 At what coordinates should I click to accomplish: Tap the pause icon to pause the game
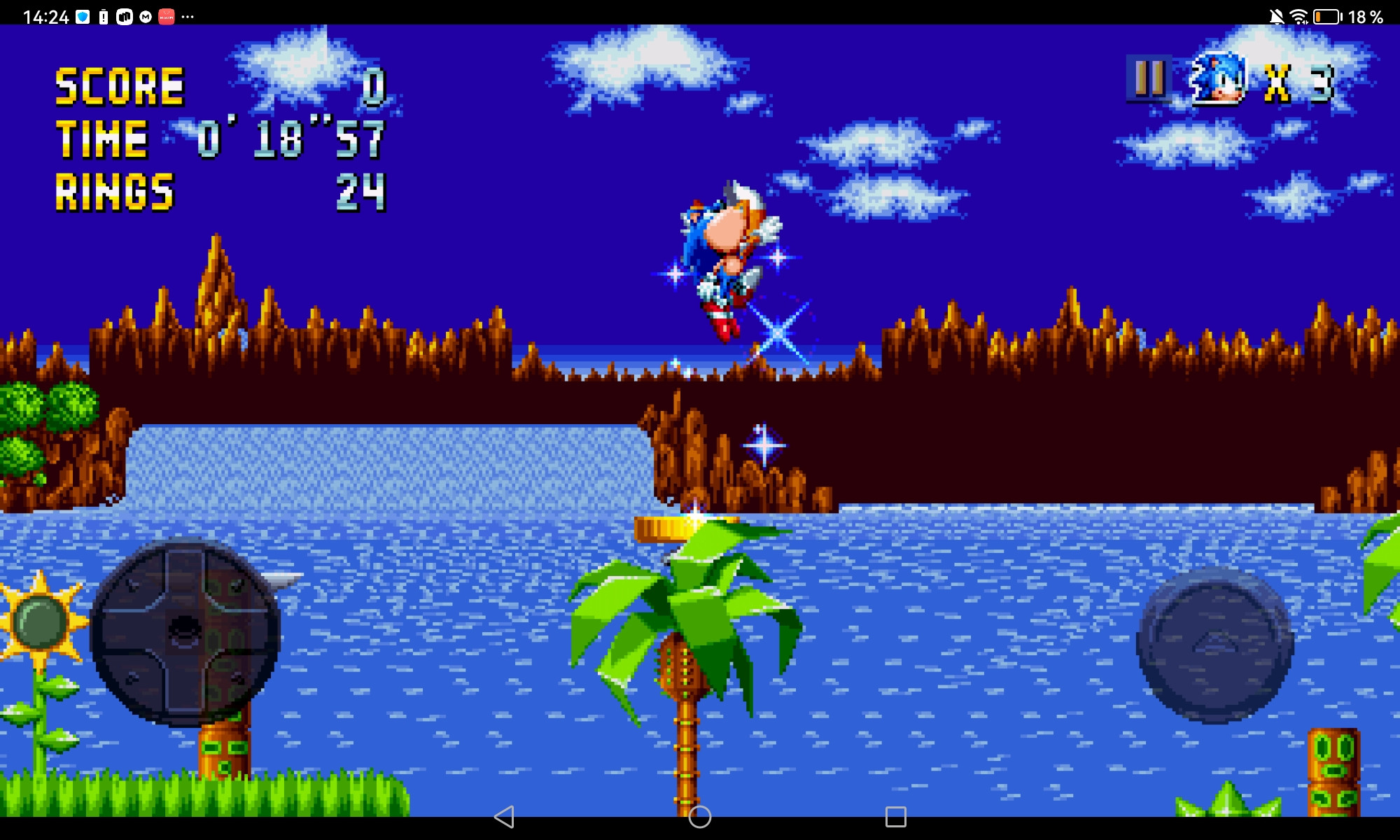(1151, 78)
